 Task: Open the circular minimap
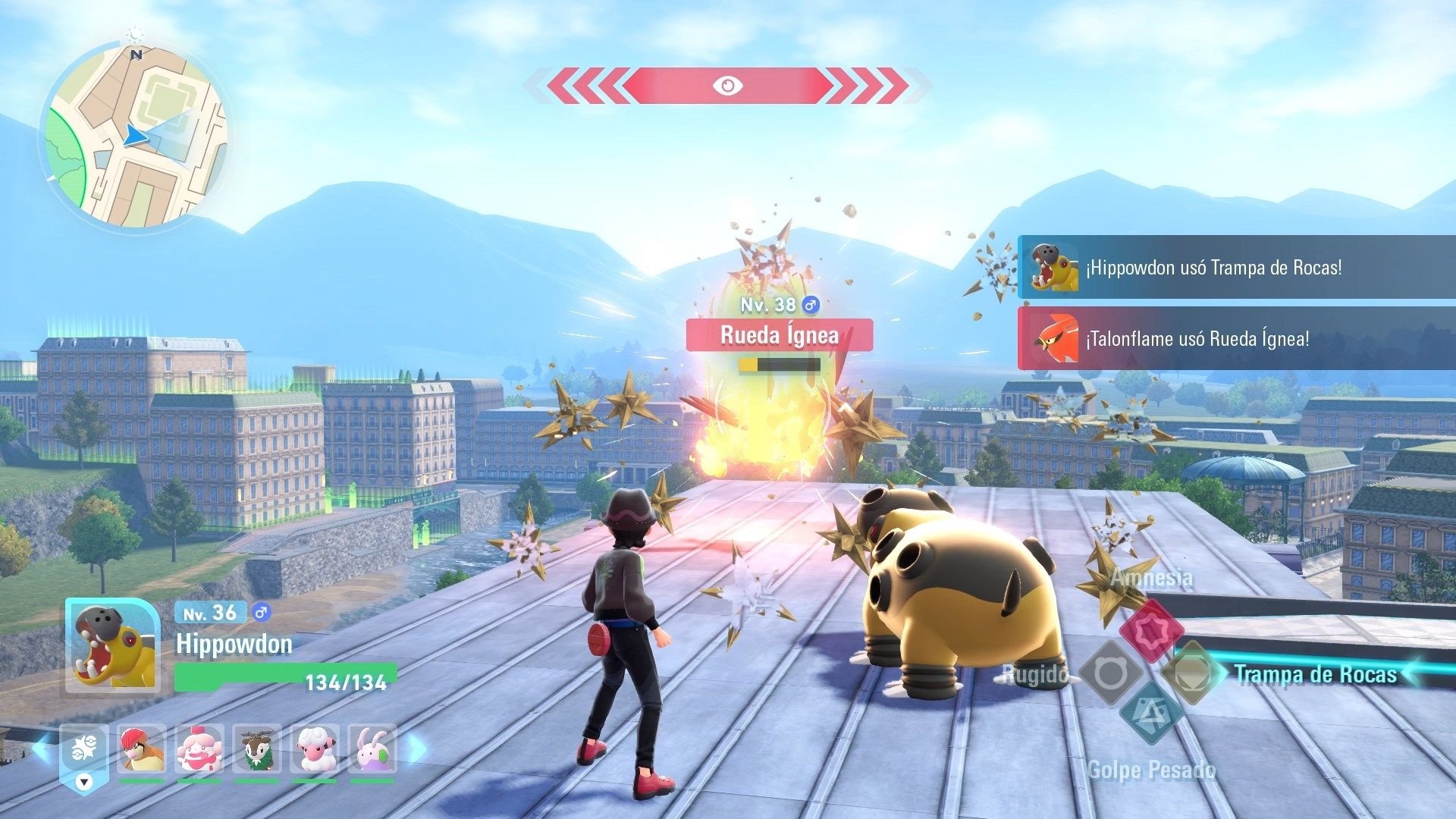[x=135, y=136]
